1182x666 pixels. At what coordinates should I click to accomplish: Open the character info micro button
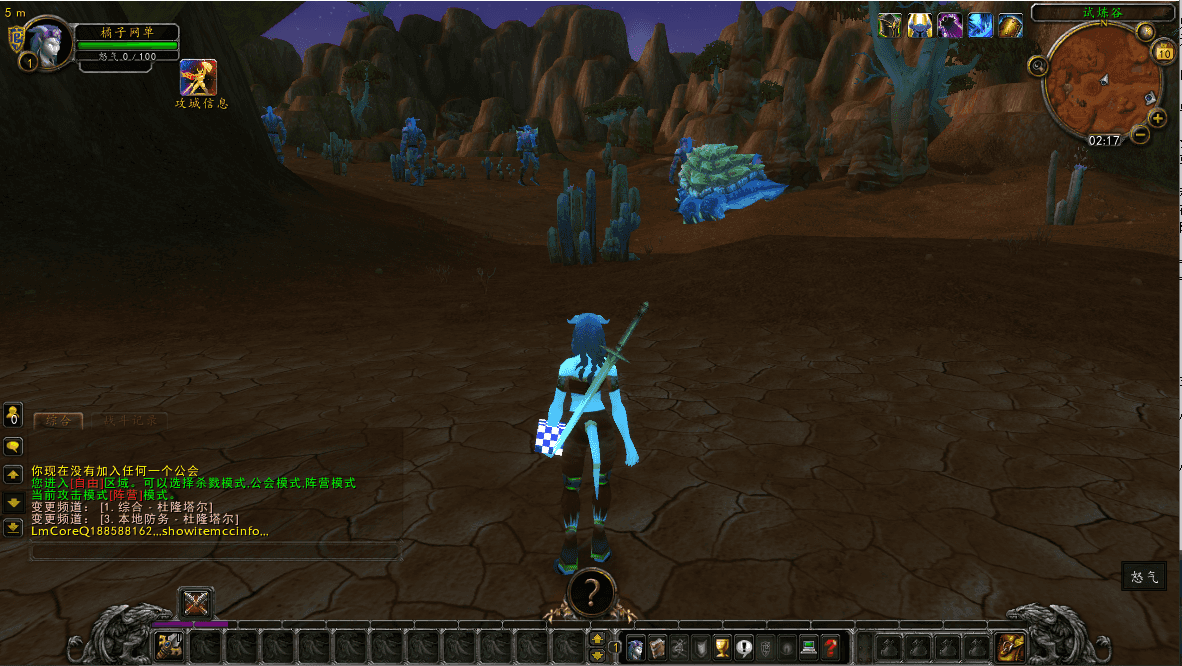pos(636,647)
